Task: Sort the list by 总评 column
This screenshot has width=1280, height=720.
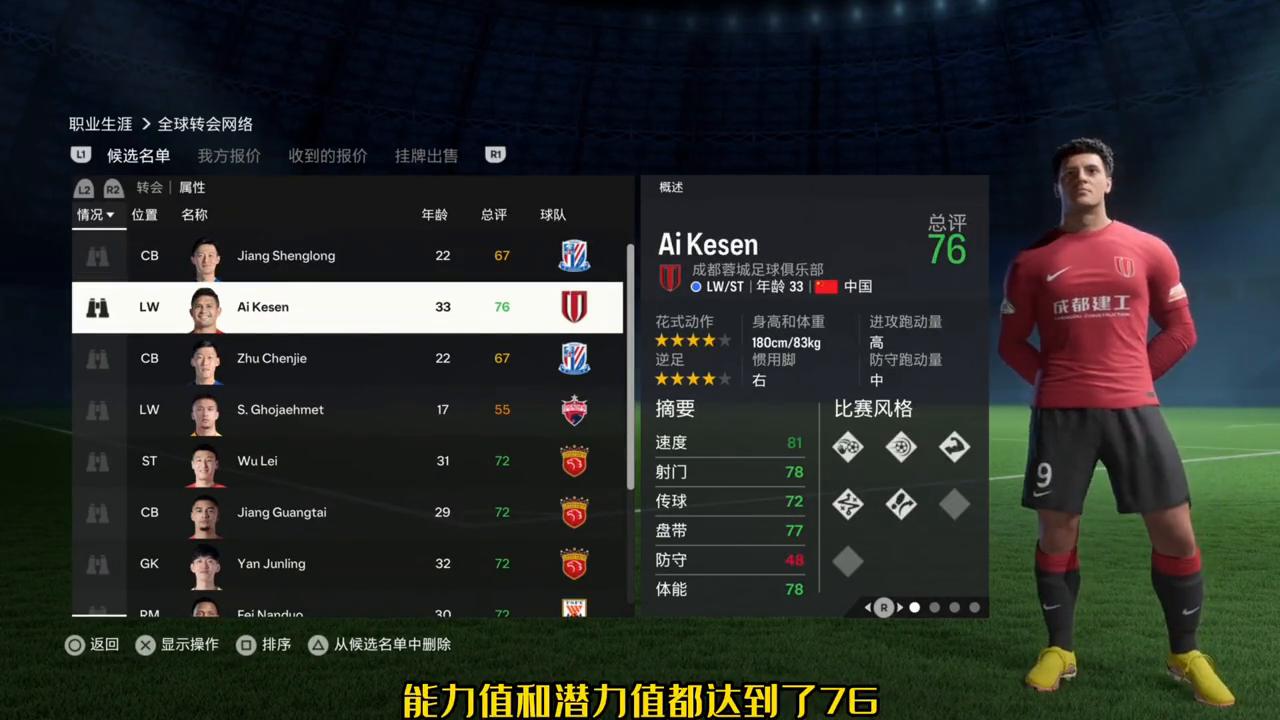Action: tap(494, 215)
